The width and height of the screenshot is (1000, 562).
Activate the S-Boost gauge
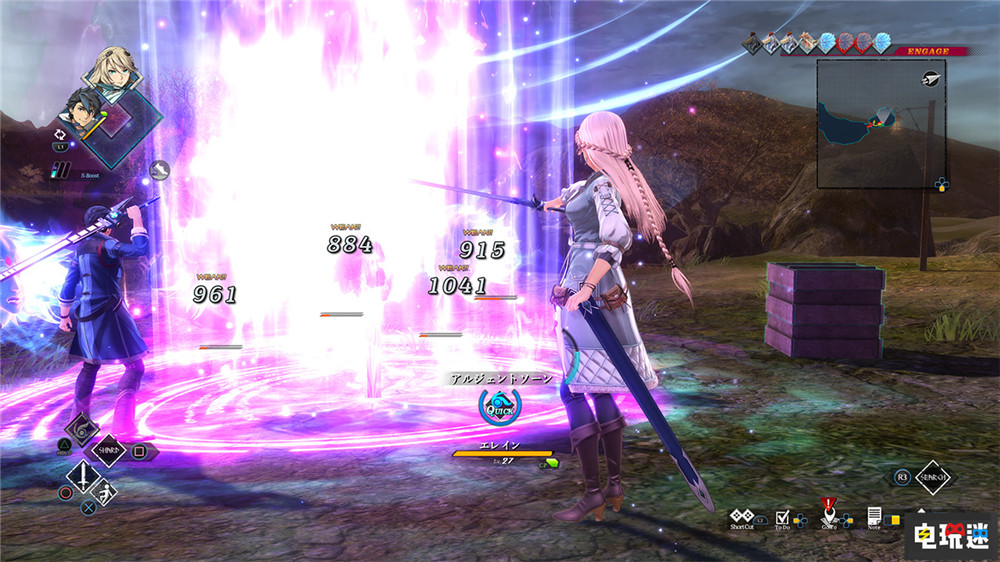coord(62,170)
